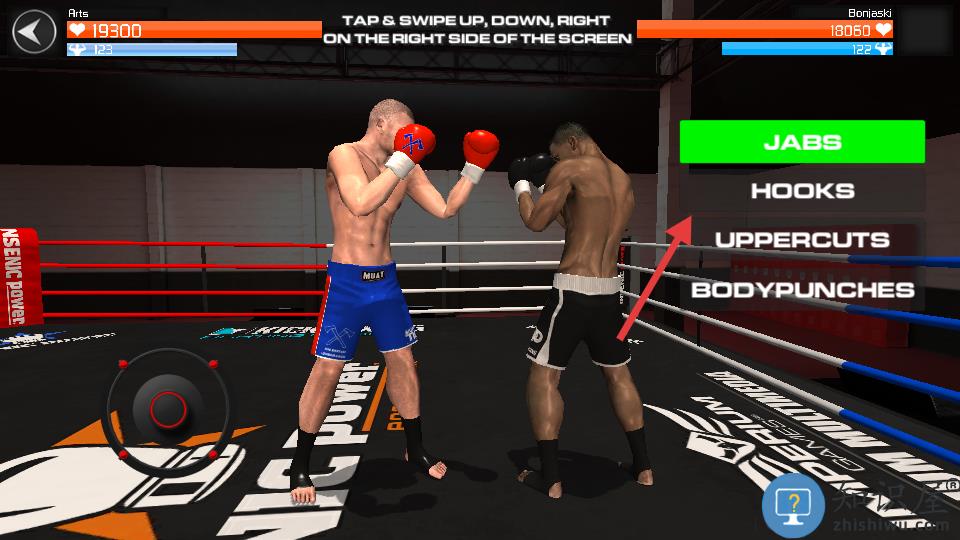Go back using the arrow button

point(34,32)
